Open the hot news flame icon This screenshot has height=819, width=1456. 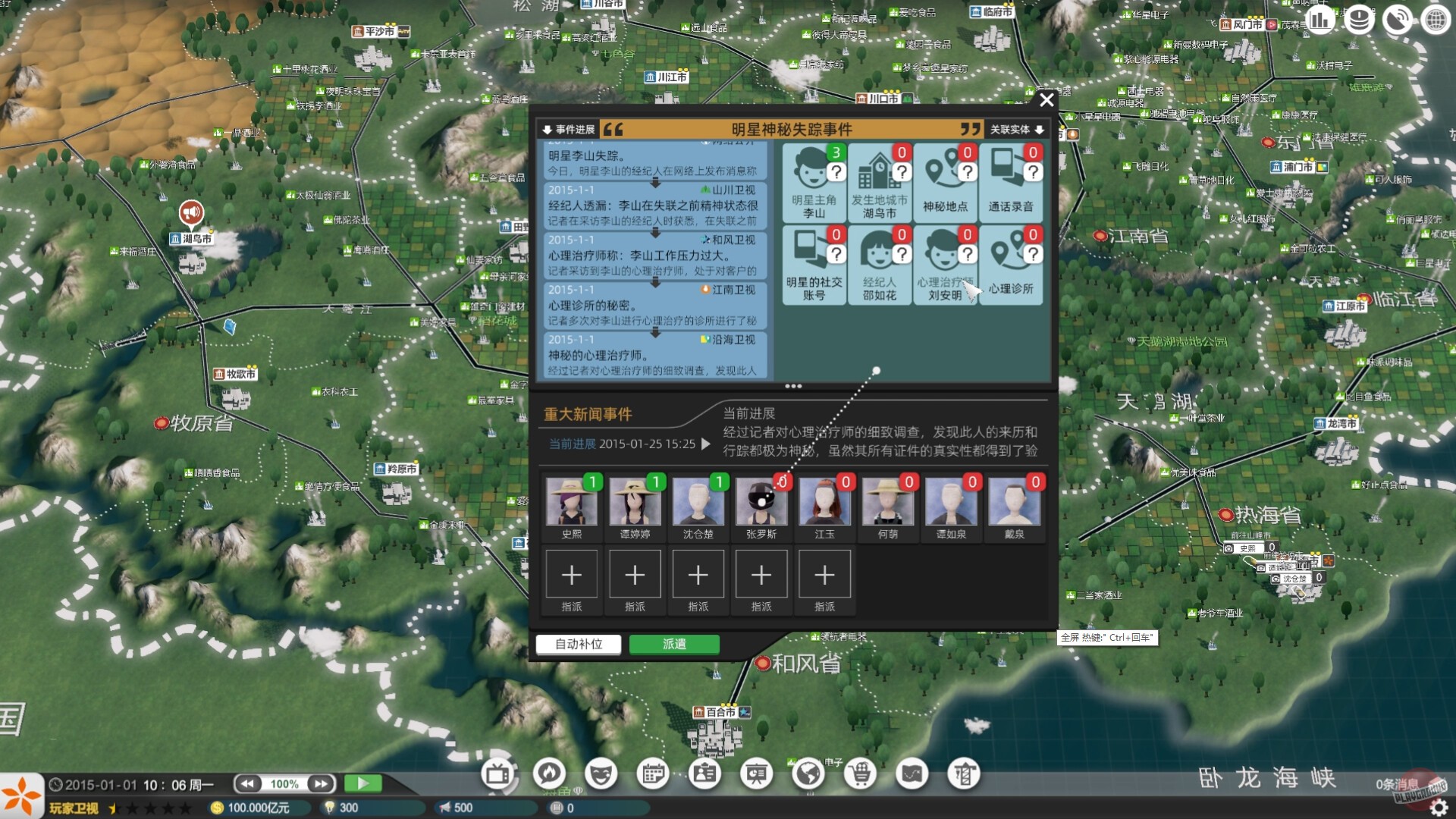(x=548, y=775)
